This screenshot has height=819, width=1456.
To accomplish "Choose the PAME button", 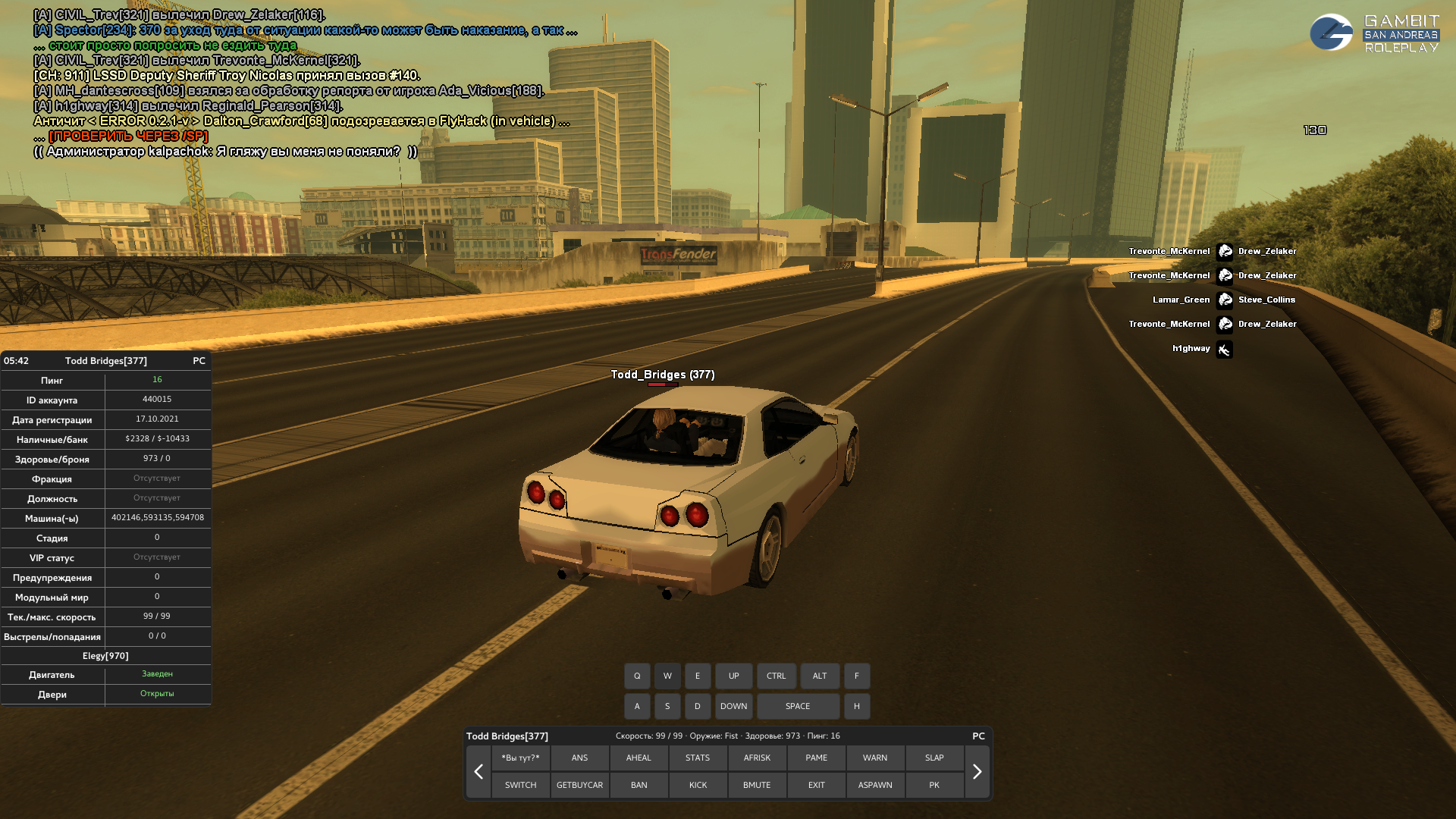I will pos(816,758).
